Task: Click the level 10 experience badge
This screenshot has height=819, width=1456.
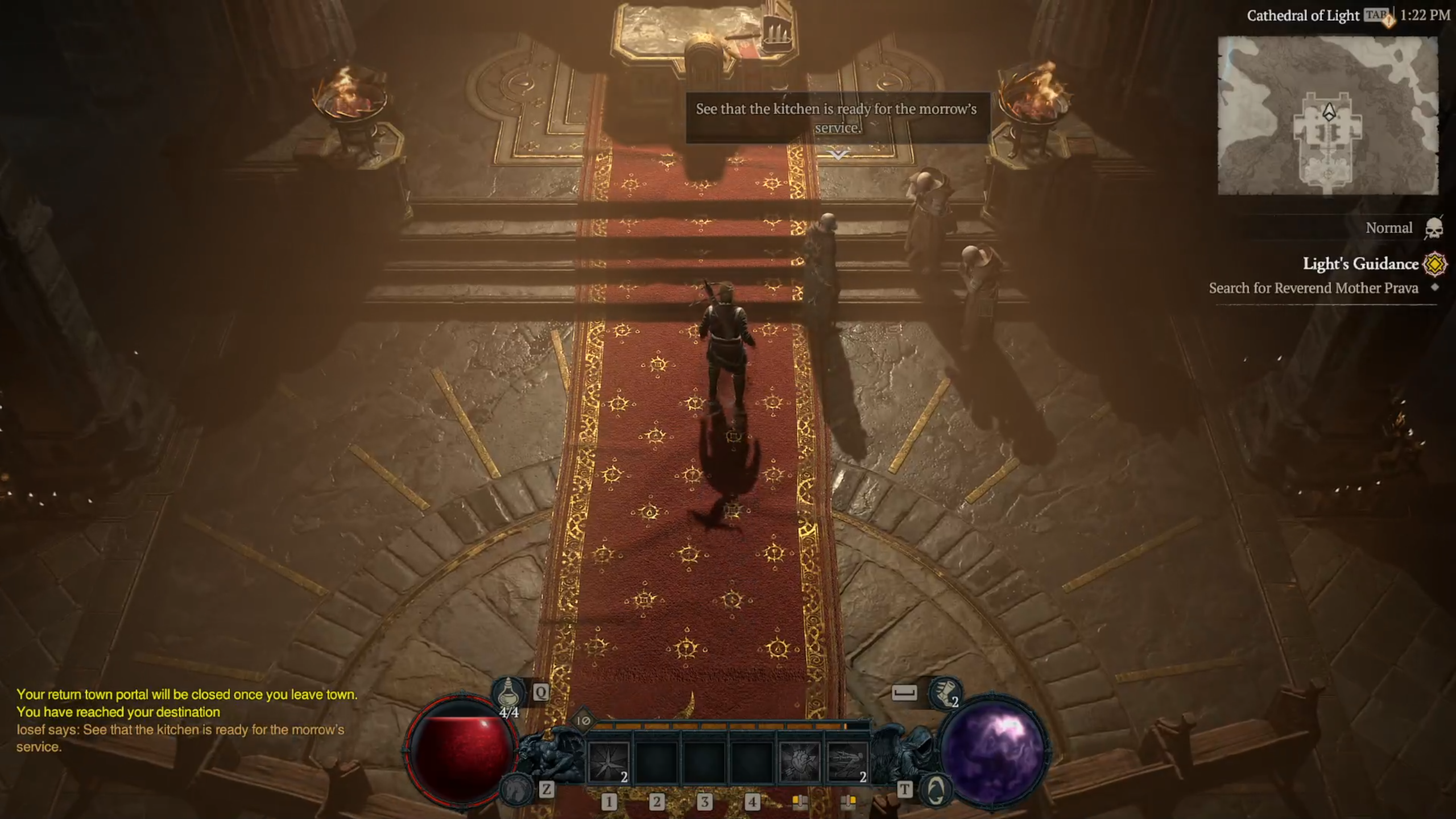Action: (583, 721)
